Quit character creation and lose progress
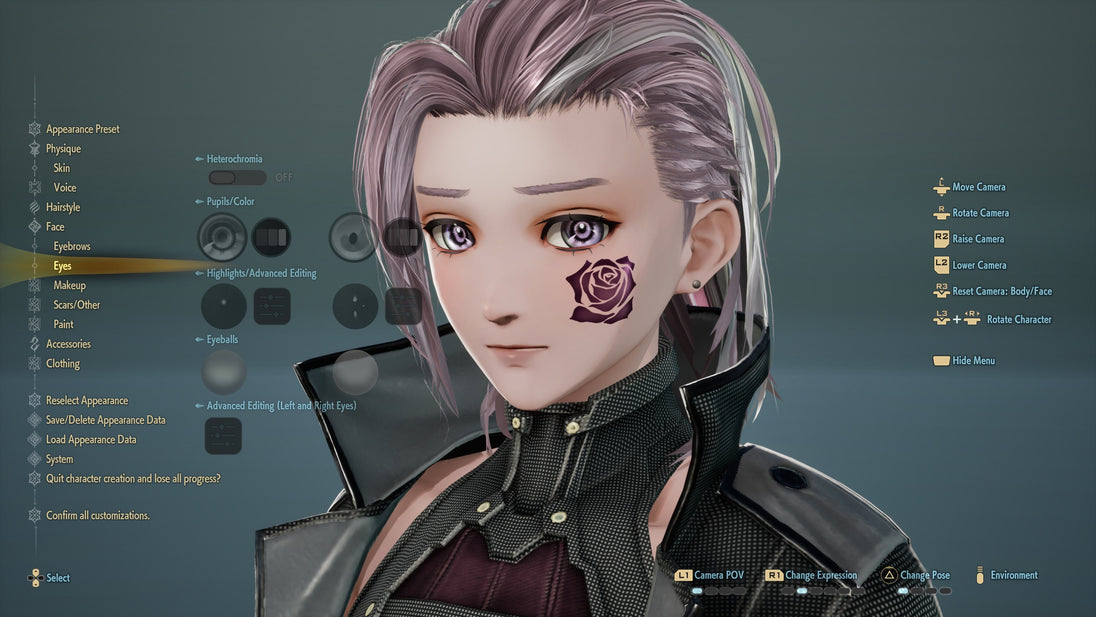Viewport: 1096px width, 617px height. [x=132, y=479]
